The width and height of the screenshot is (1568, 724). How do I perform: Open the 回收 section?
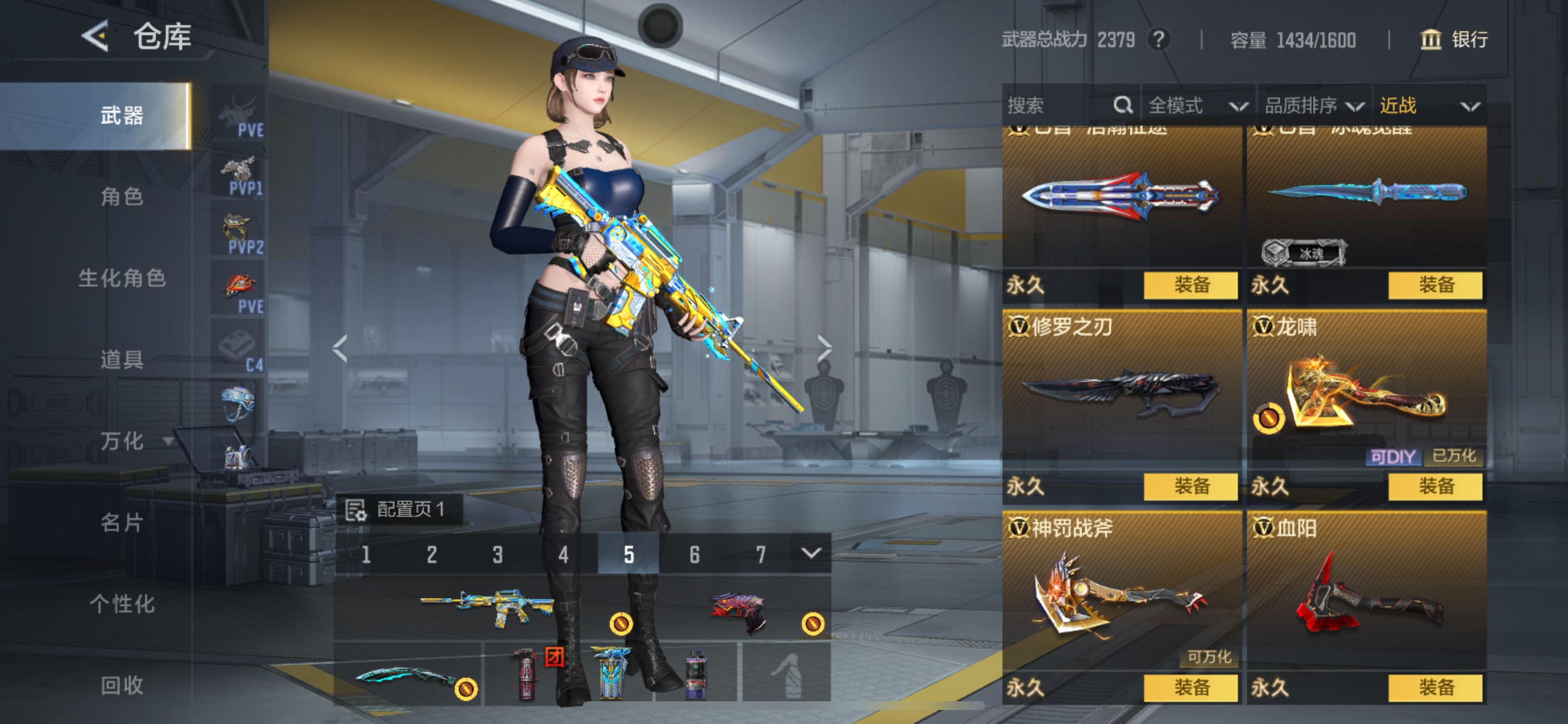pyautogui.click(x=122, y=685)
